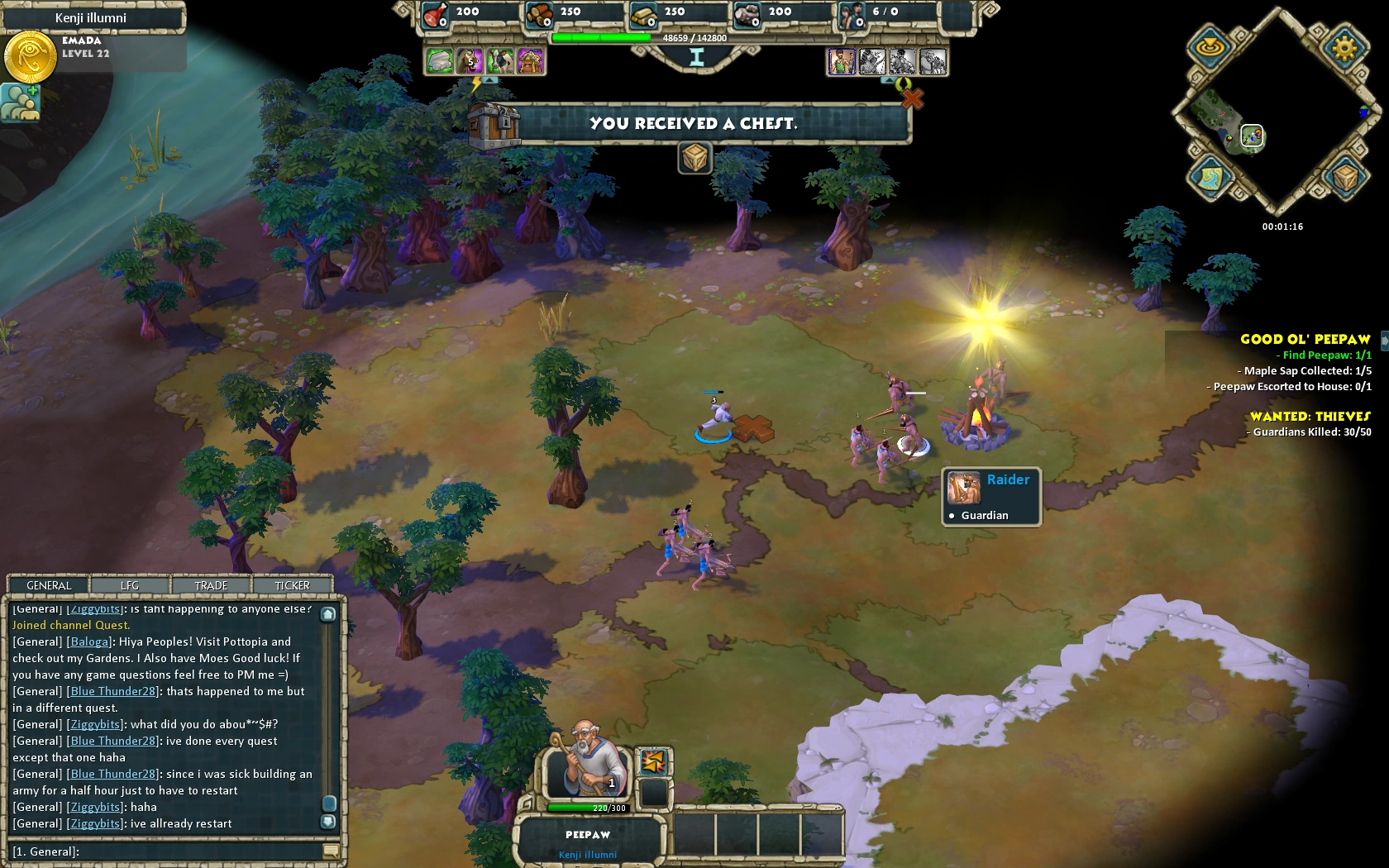The height and width of the screenshot is (868, 1389).
Task: Click the Kenji illumni link under Peepaw
Action: pyautogui.click(x=587, y=854)
